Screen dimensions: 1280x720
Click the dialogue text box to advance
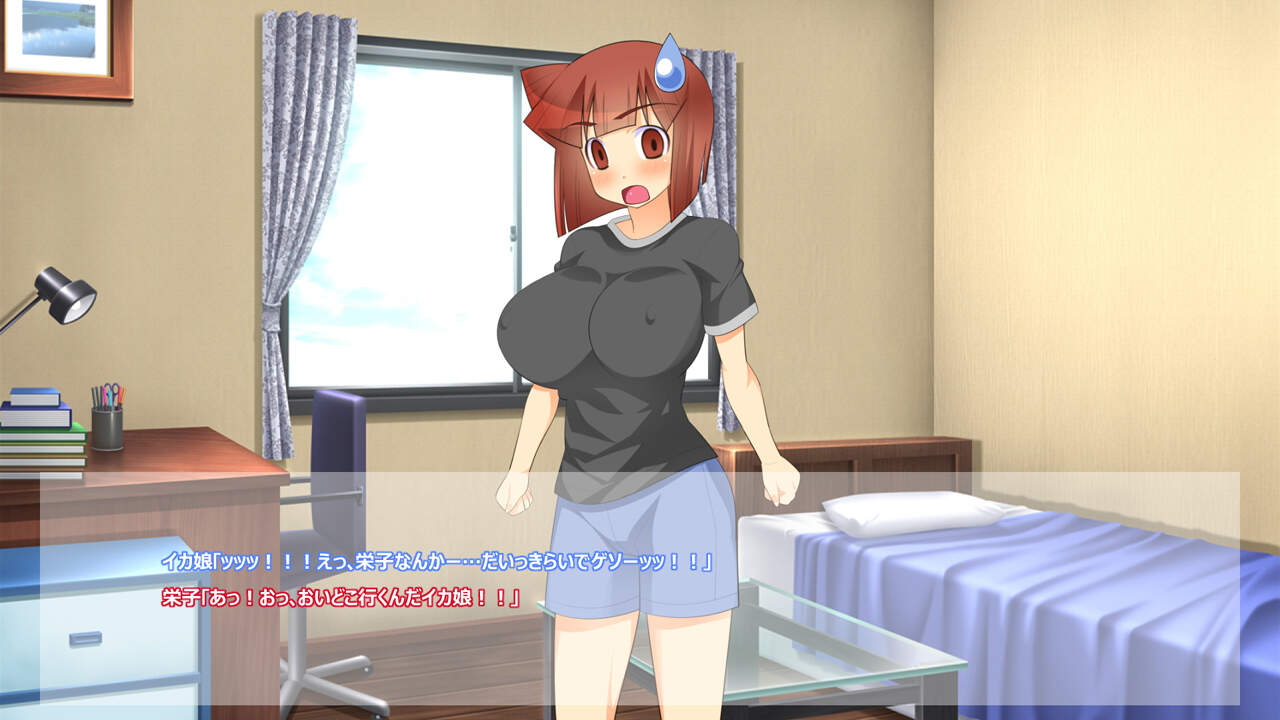[640, 588]
